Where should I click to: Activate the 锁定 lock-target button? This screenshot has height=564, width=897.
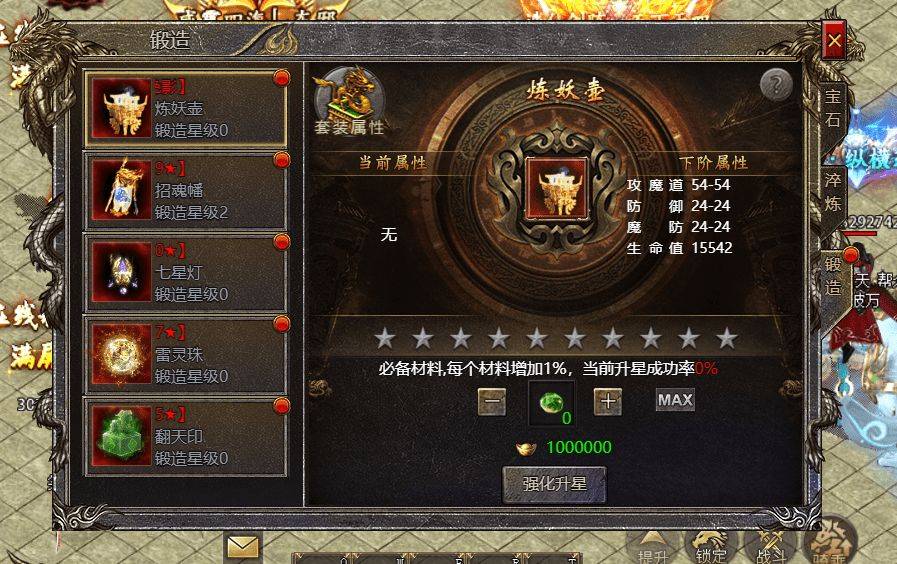coord(711,545)
